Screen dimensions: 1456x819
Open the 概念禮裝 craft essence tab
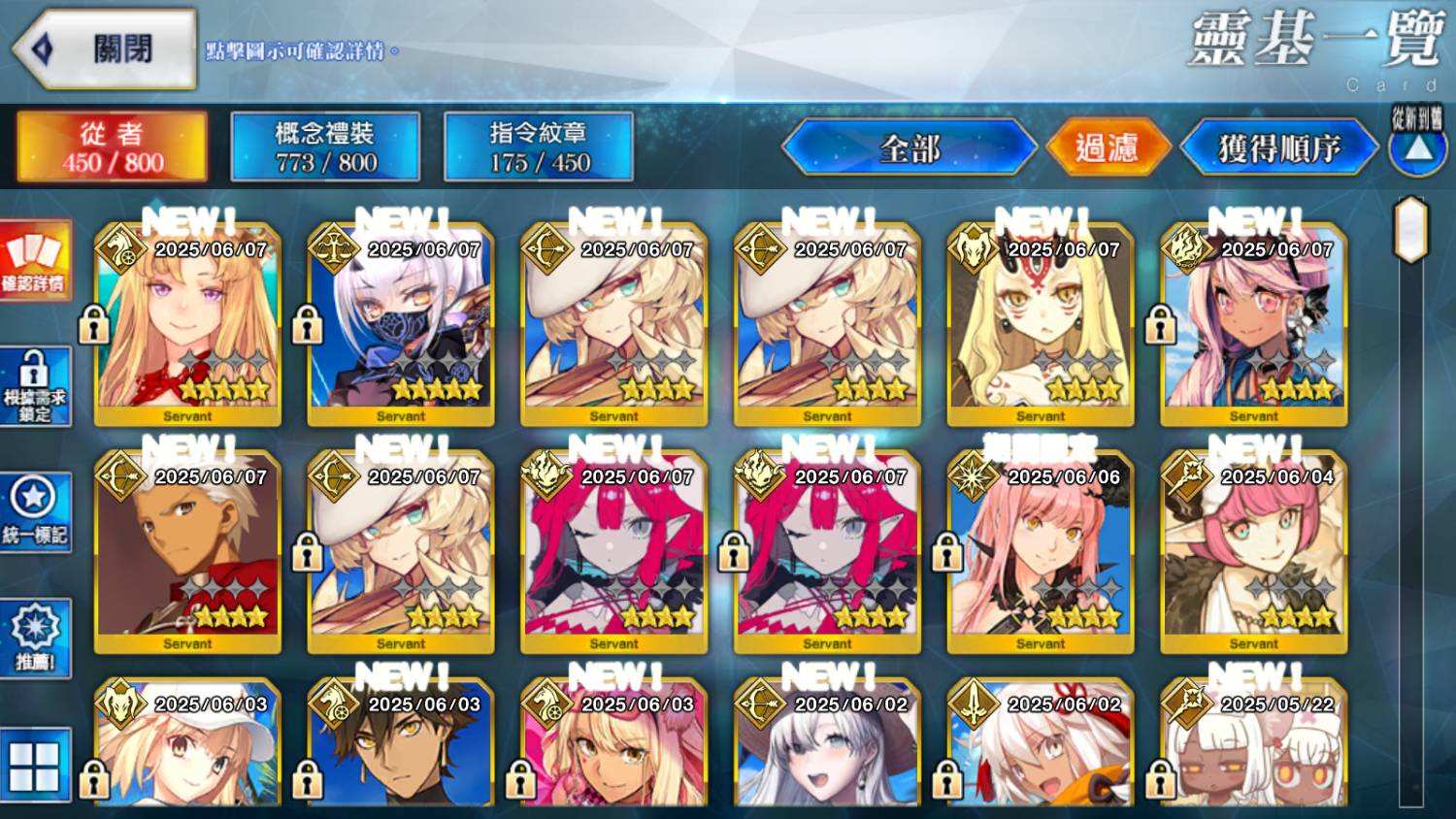325,147
